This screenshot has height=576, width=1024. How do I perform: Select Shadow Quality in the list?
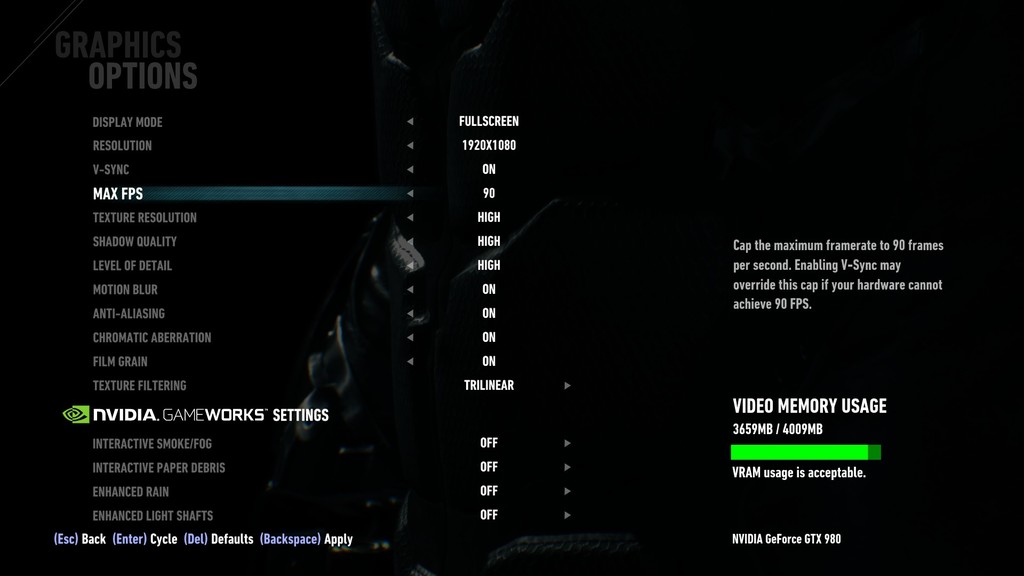134,242
